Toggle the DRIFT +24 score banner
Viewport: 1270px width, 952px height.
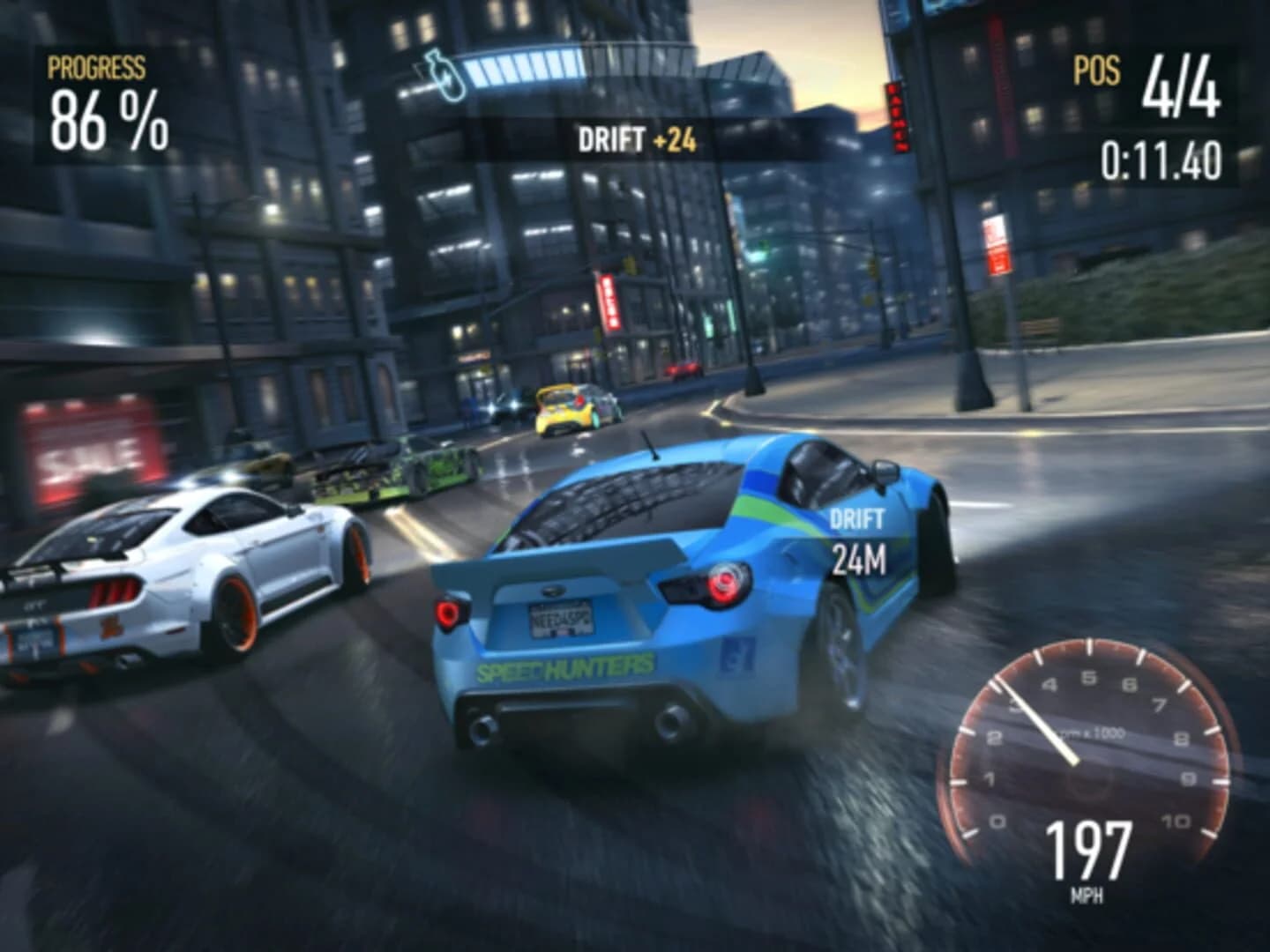[x=637, y=138]
